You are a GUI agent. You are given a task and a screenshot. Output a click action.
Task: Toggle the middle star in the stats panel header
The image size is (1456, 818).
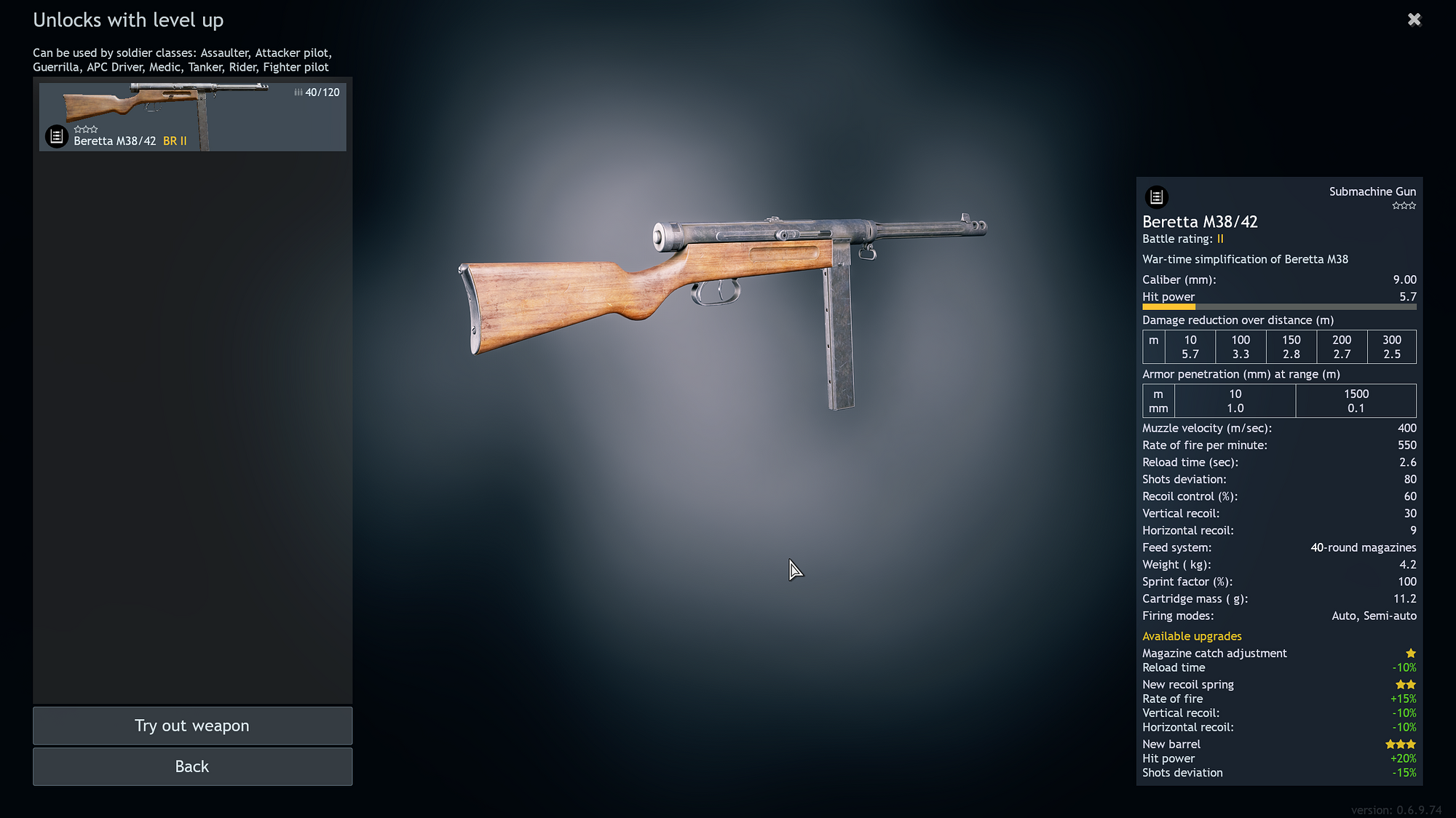pyautogui.click(x=1404, y=205)
